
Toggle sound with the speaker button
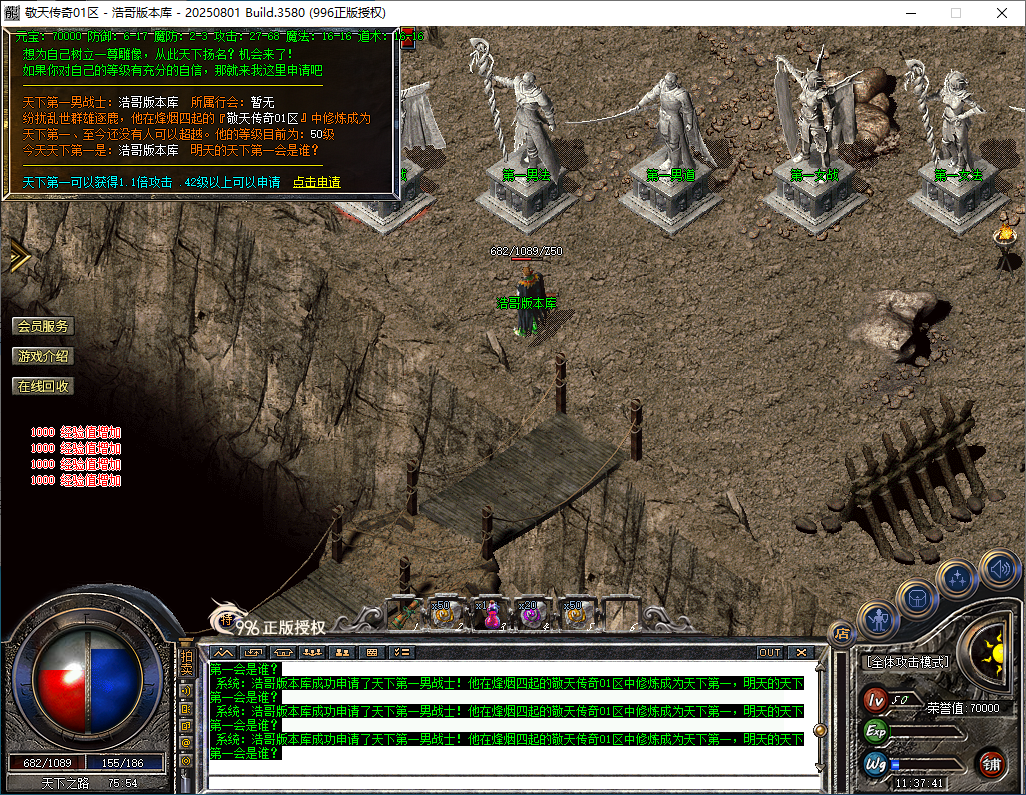[x=998, y=568]
